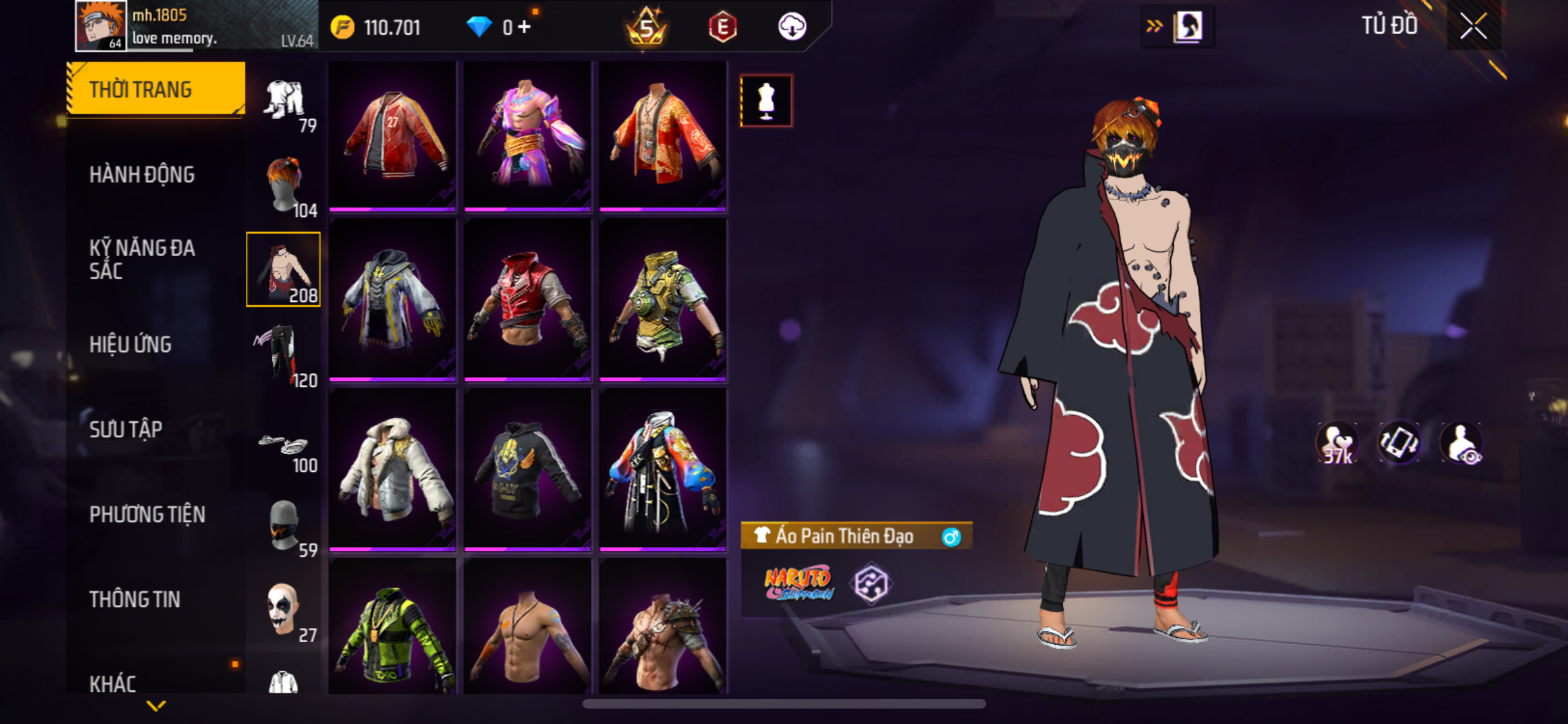
Task: Open the outfit sets subcategory with 79 items
Action: tap(284, 103)
